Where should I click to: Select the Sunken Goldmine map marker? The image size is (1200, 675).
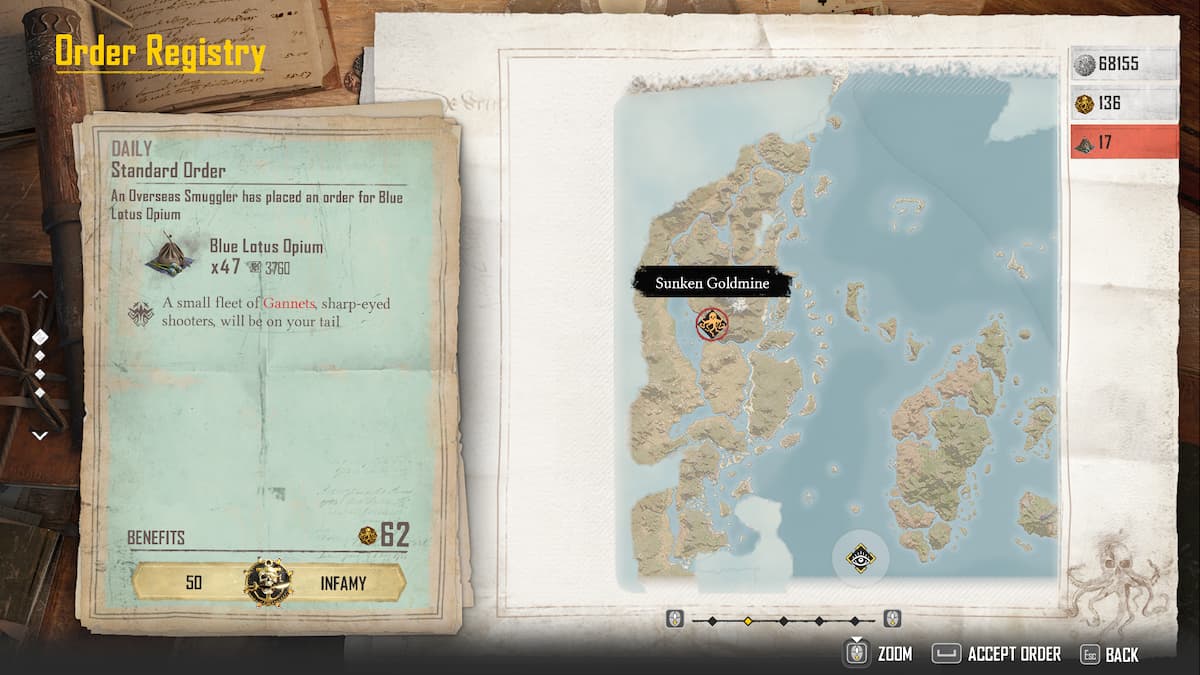(x=712, y=323)
